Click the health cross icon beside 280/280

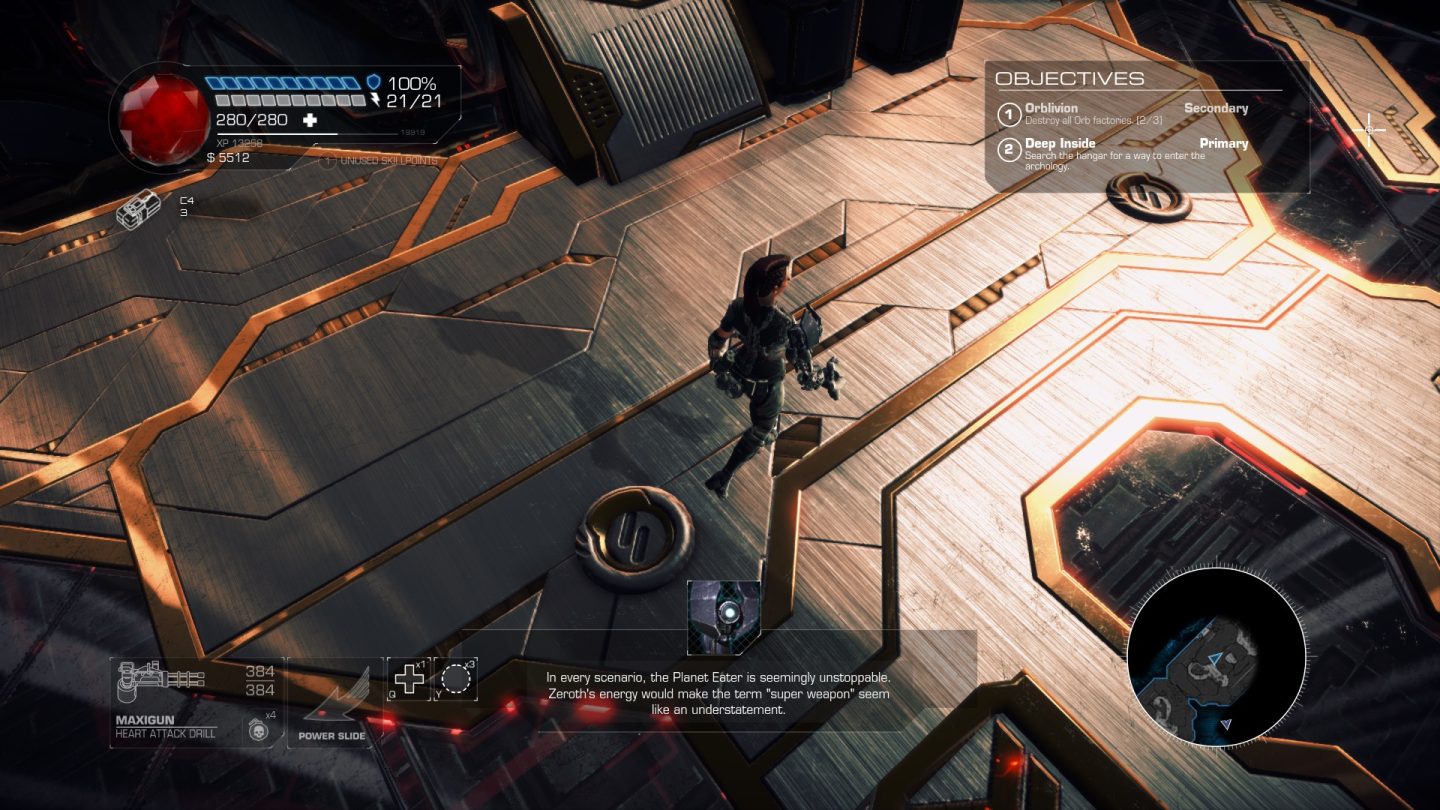click(309, 122)
